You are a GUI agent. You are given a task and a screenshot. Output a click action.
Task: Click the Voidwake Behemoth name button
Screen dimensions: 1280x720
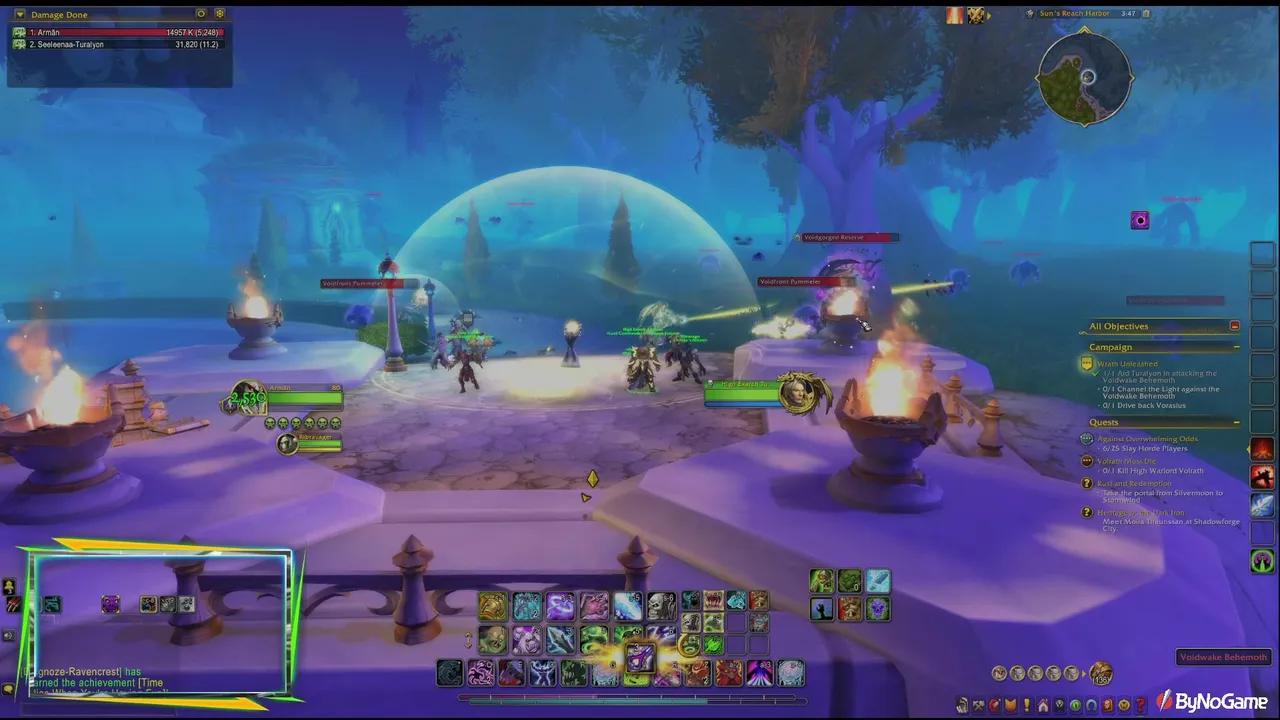pos(1223,657)
